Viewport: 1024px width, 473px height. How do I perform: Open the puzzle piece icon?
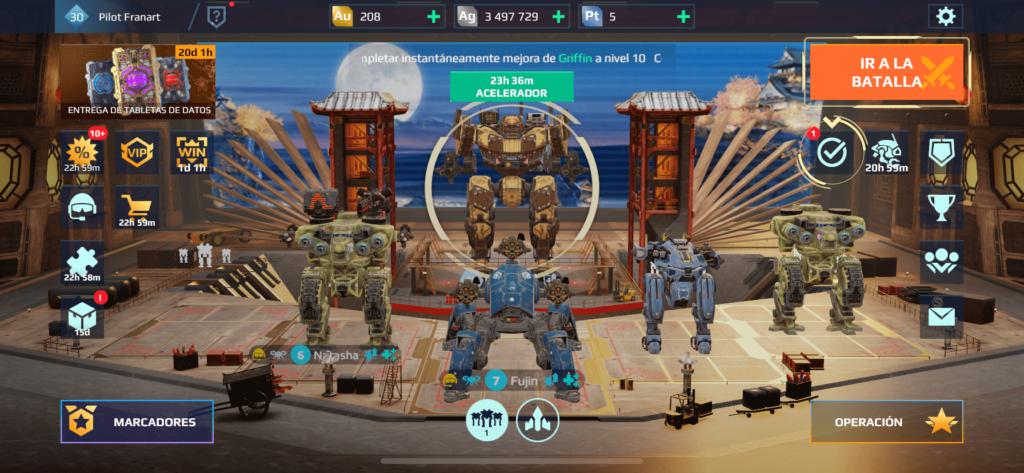coord(82,262)
